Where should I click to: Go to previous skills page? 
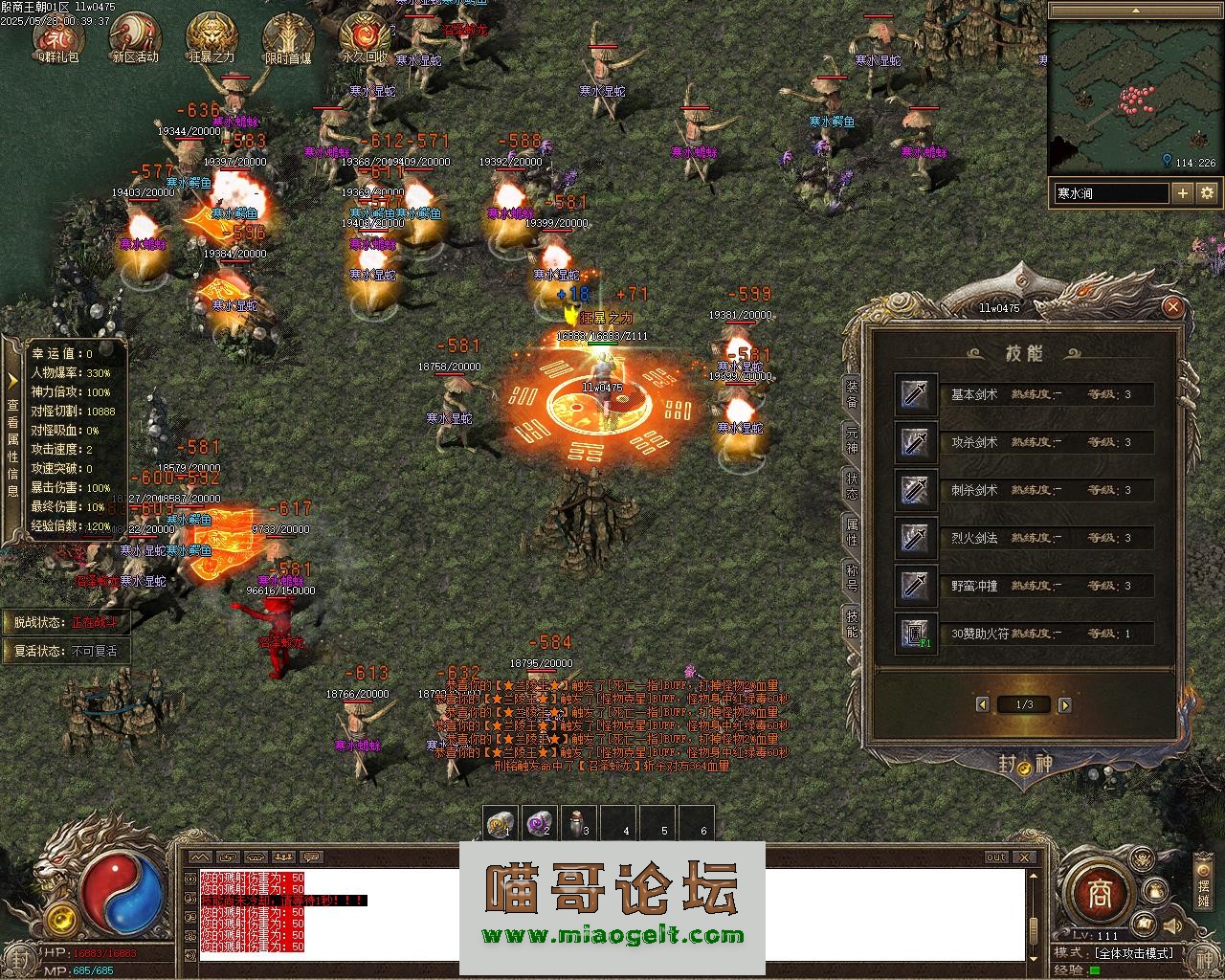click(x=982, y=705)
